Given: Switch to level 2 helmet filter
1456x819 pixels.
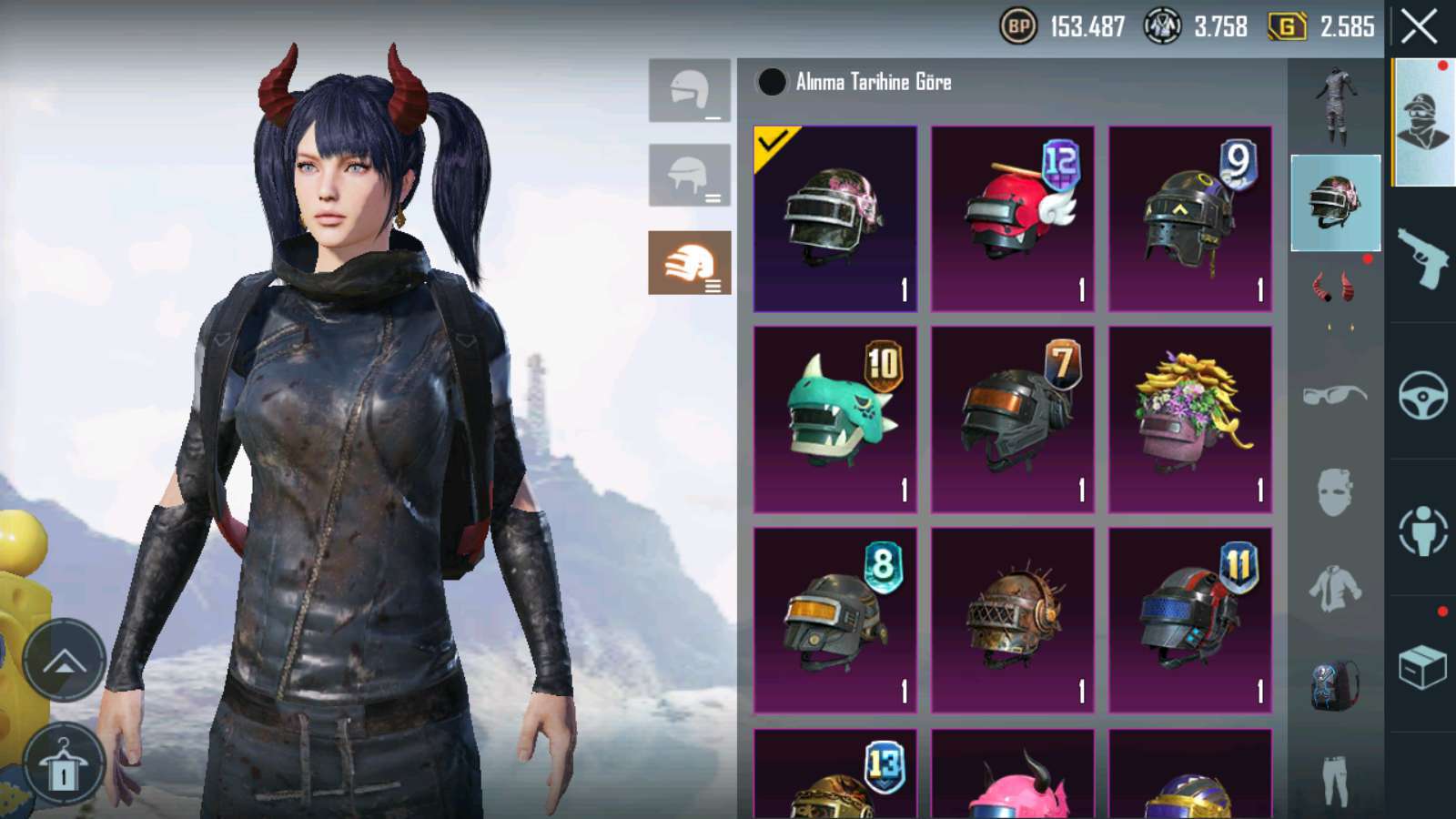Looking at the screenshot, I should (x=689, y=175).
